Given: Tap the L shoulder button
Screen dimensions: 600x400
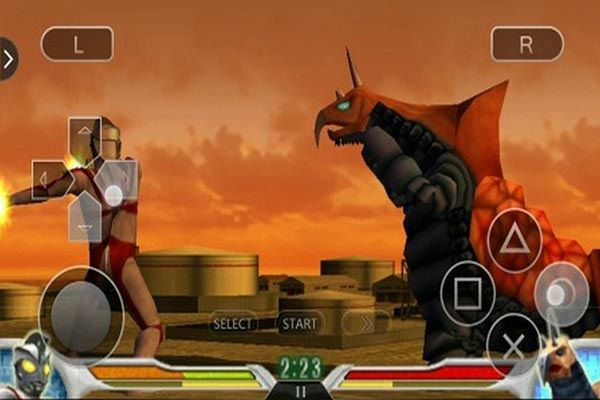Looking at the screenshot, I should click(77, 44).
